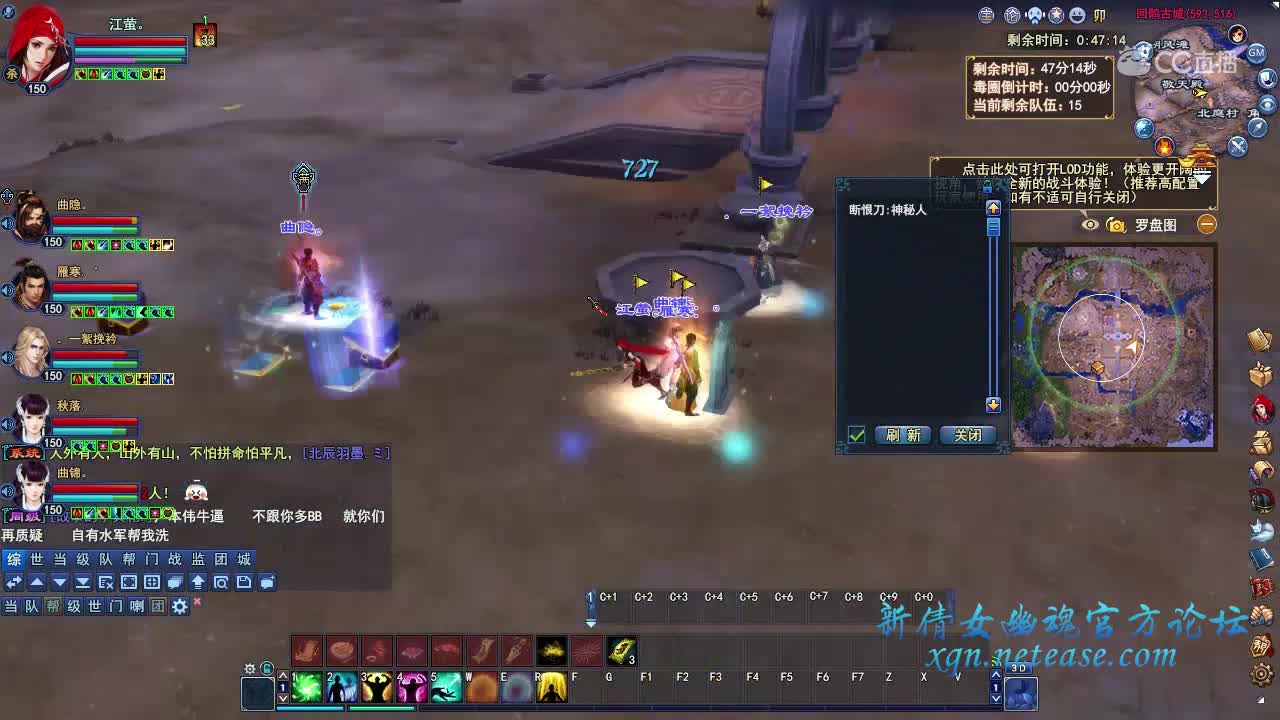Open the voice channel settings gear icon

[178, 605]
